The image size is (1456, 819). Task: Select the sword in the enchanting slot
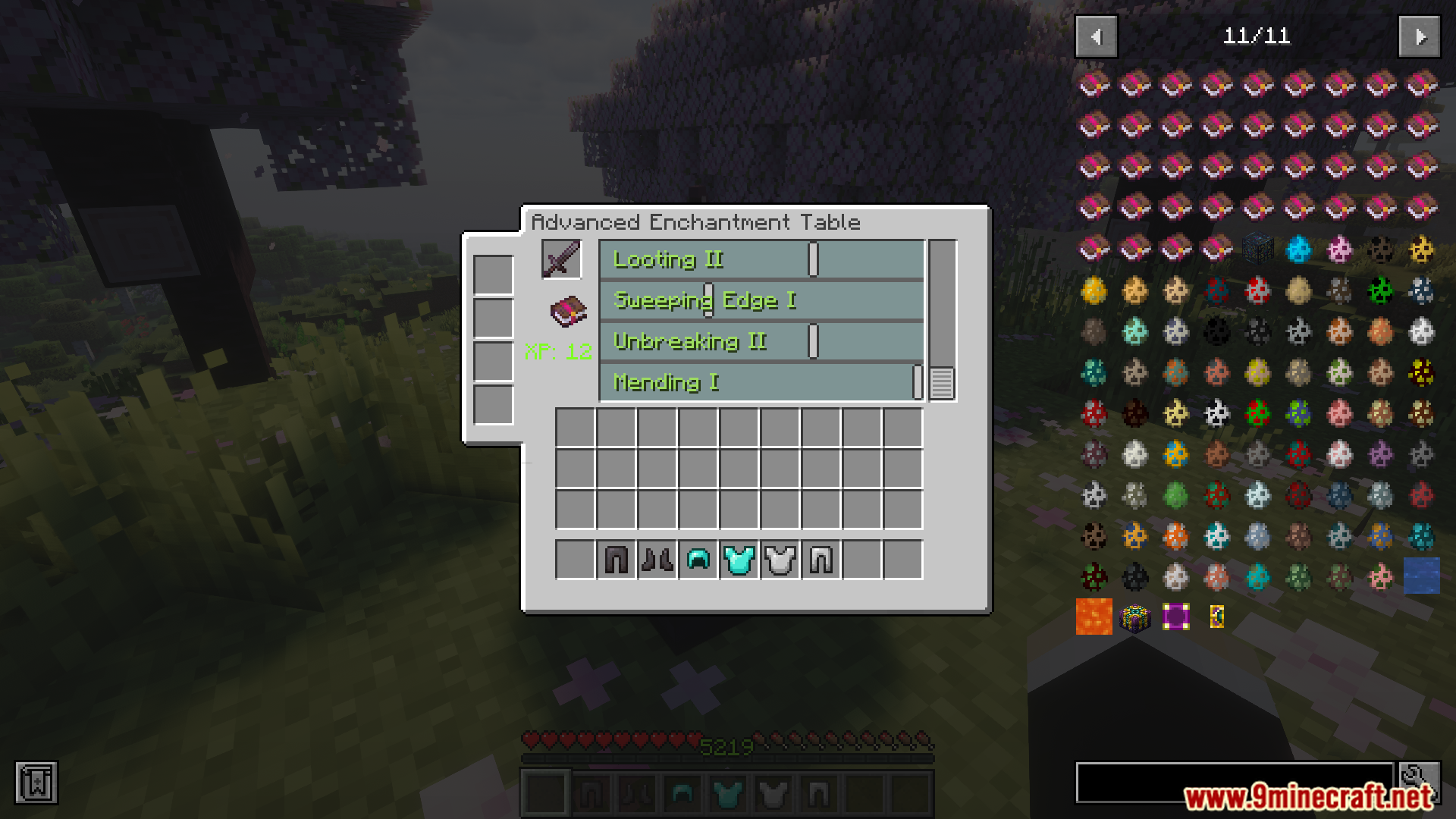[560, 259]
